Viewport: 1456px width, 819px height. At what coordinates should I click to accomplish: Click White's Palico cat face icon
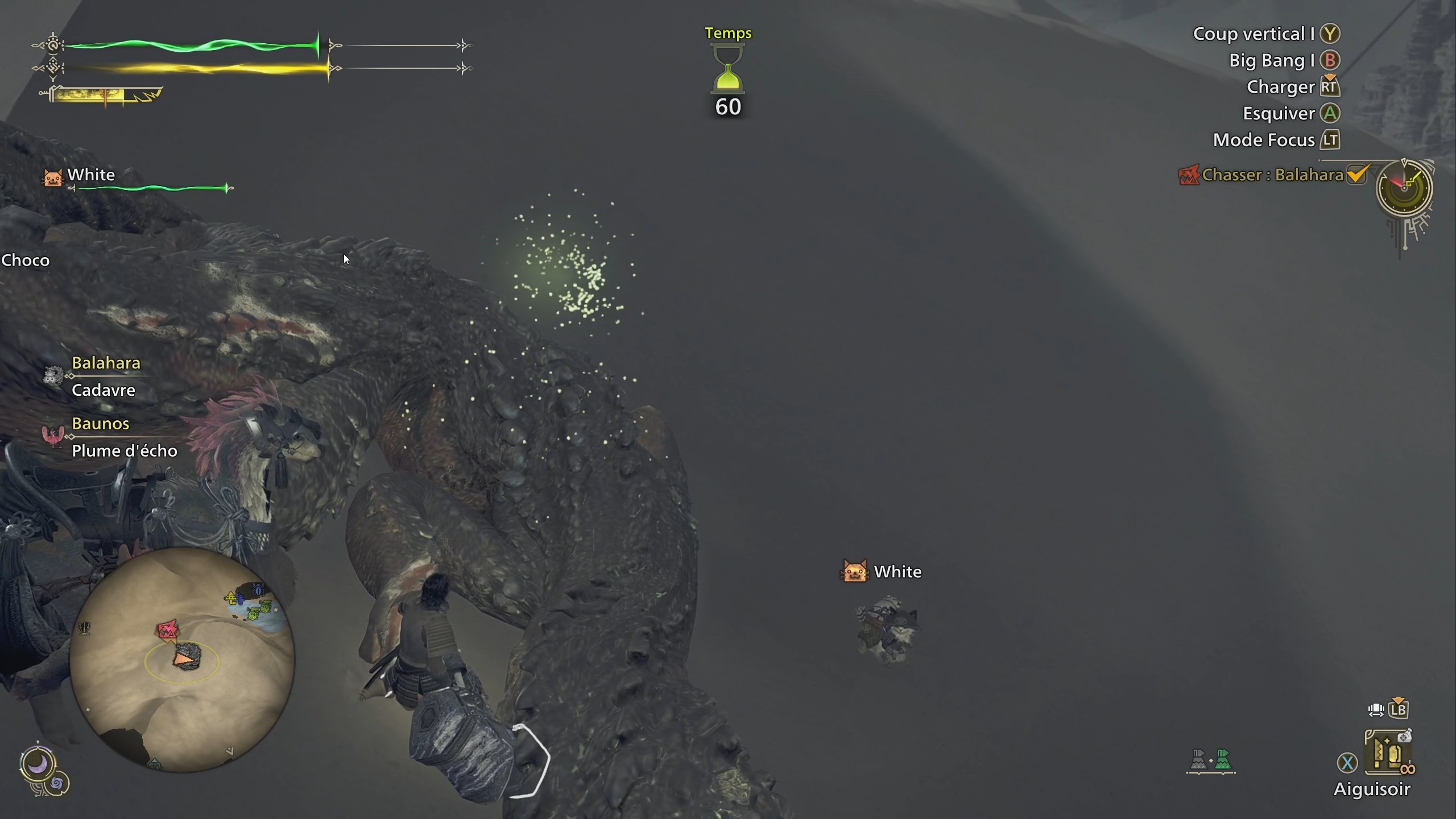pyautogui.click(x=51, y=179)
